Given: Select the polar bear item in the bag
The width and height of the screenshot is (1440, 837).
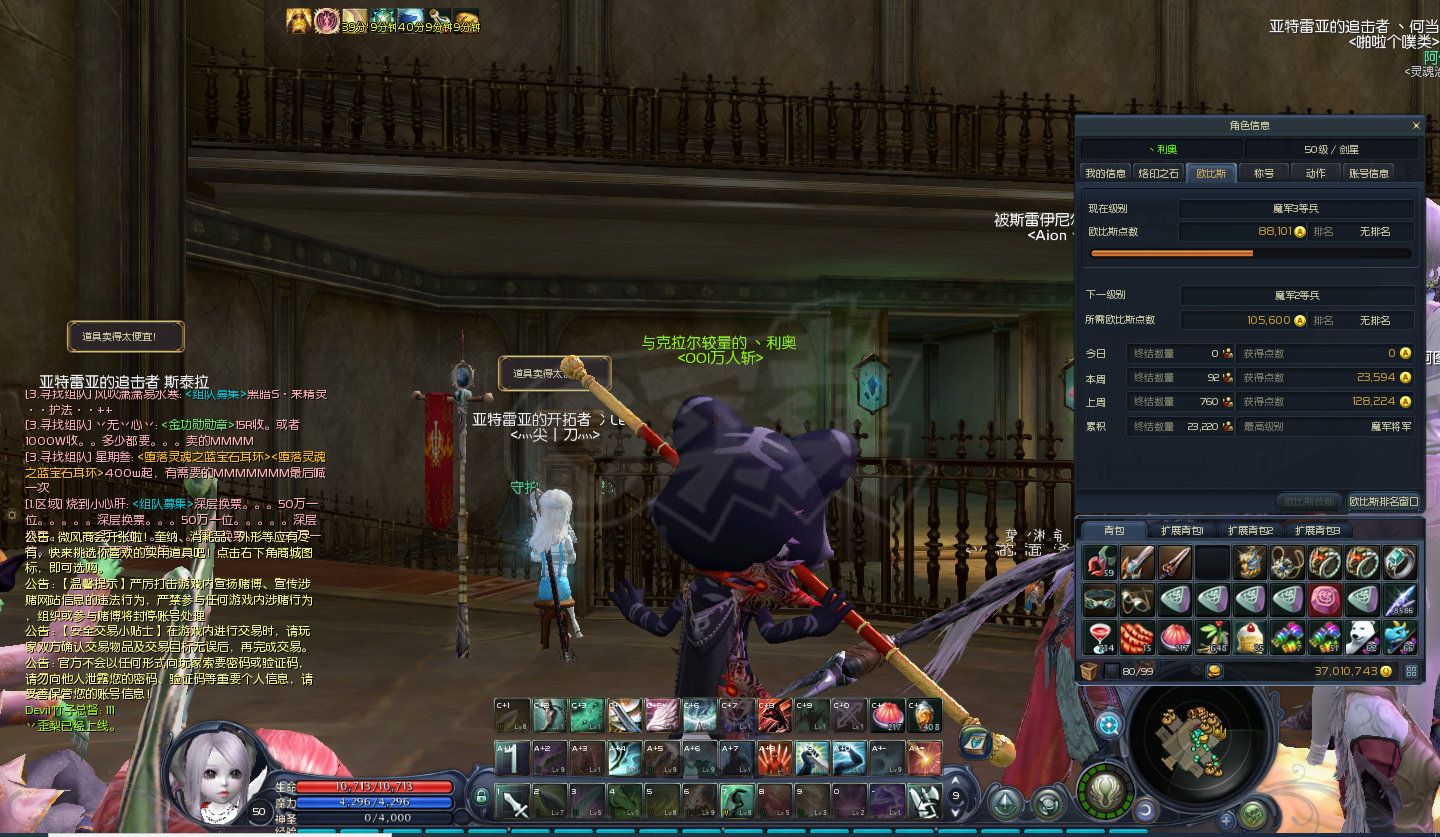Looking at the screenshot, I should 1362,637.
